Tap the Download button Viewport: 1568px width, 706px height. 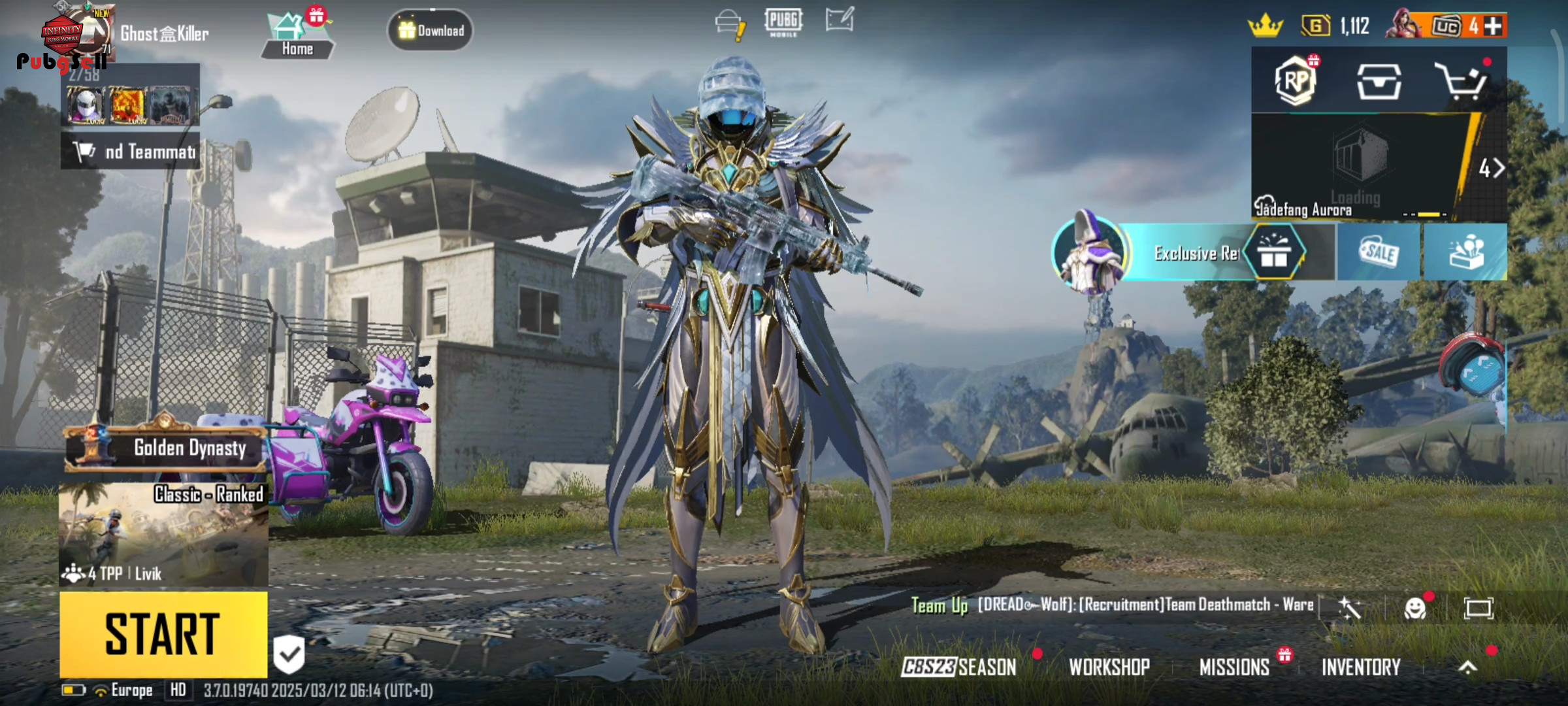click(x=431, y=31)
